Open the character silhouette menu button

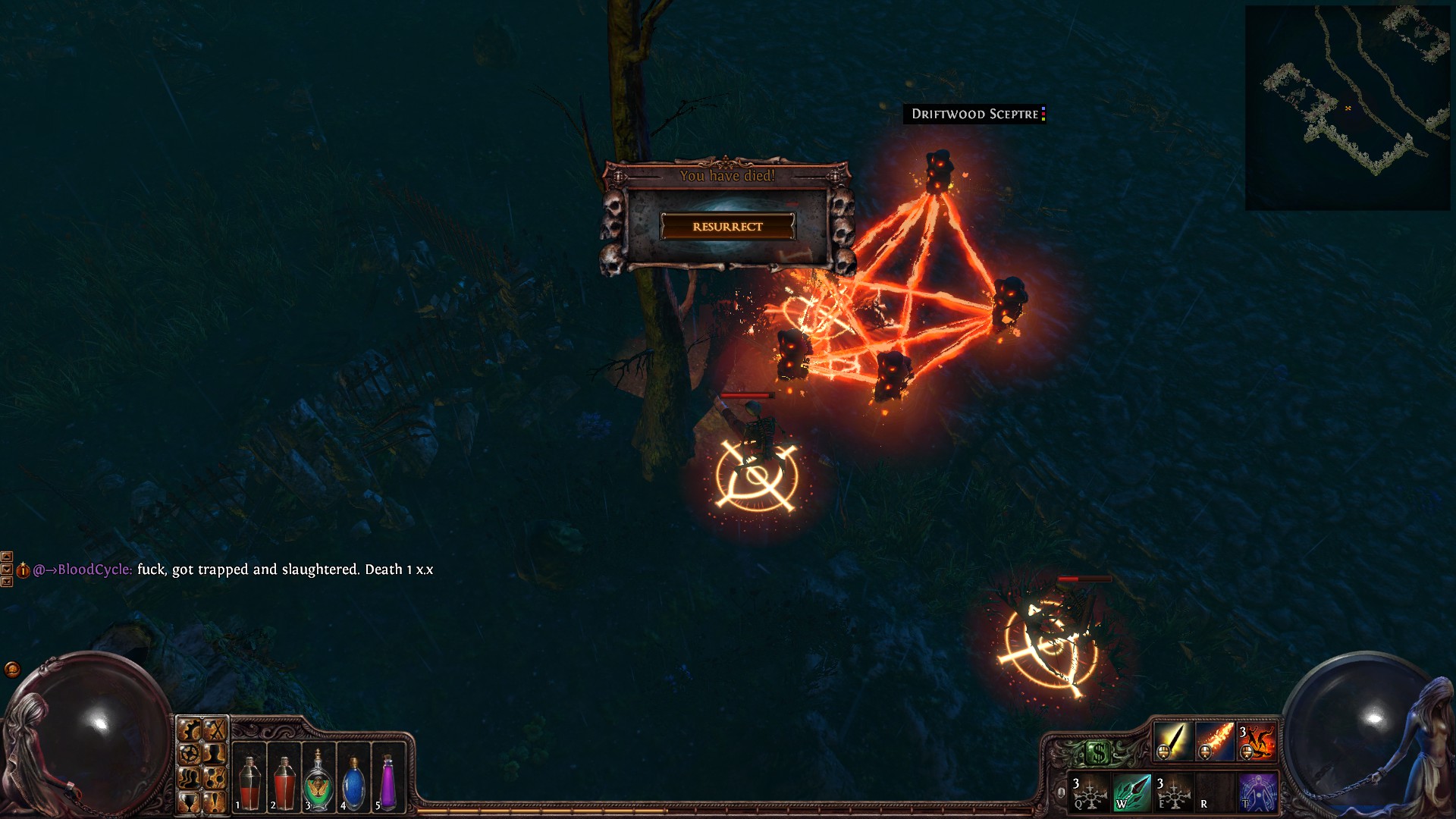[215, 754]
